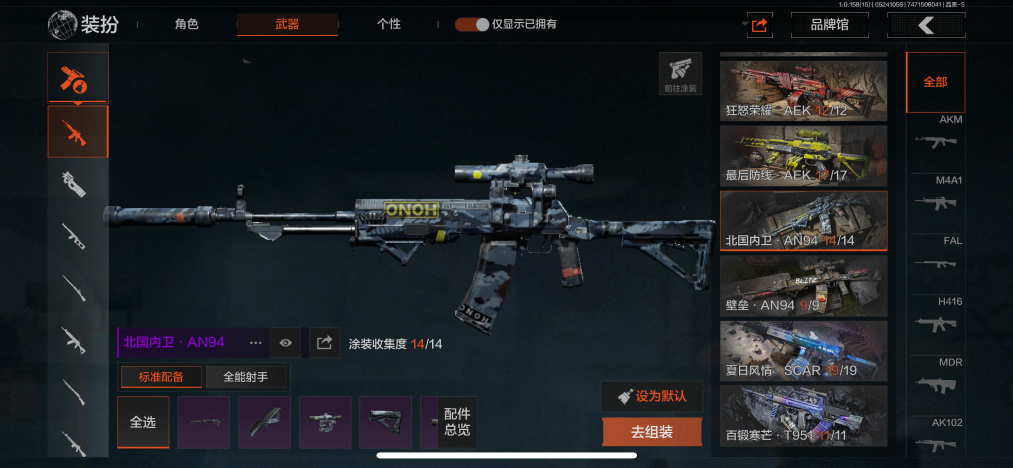Select the 狂怒荣耀 AEK skin
Viewport: 1013px width, 468px height.
[x=803, y=91]
